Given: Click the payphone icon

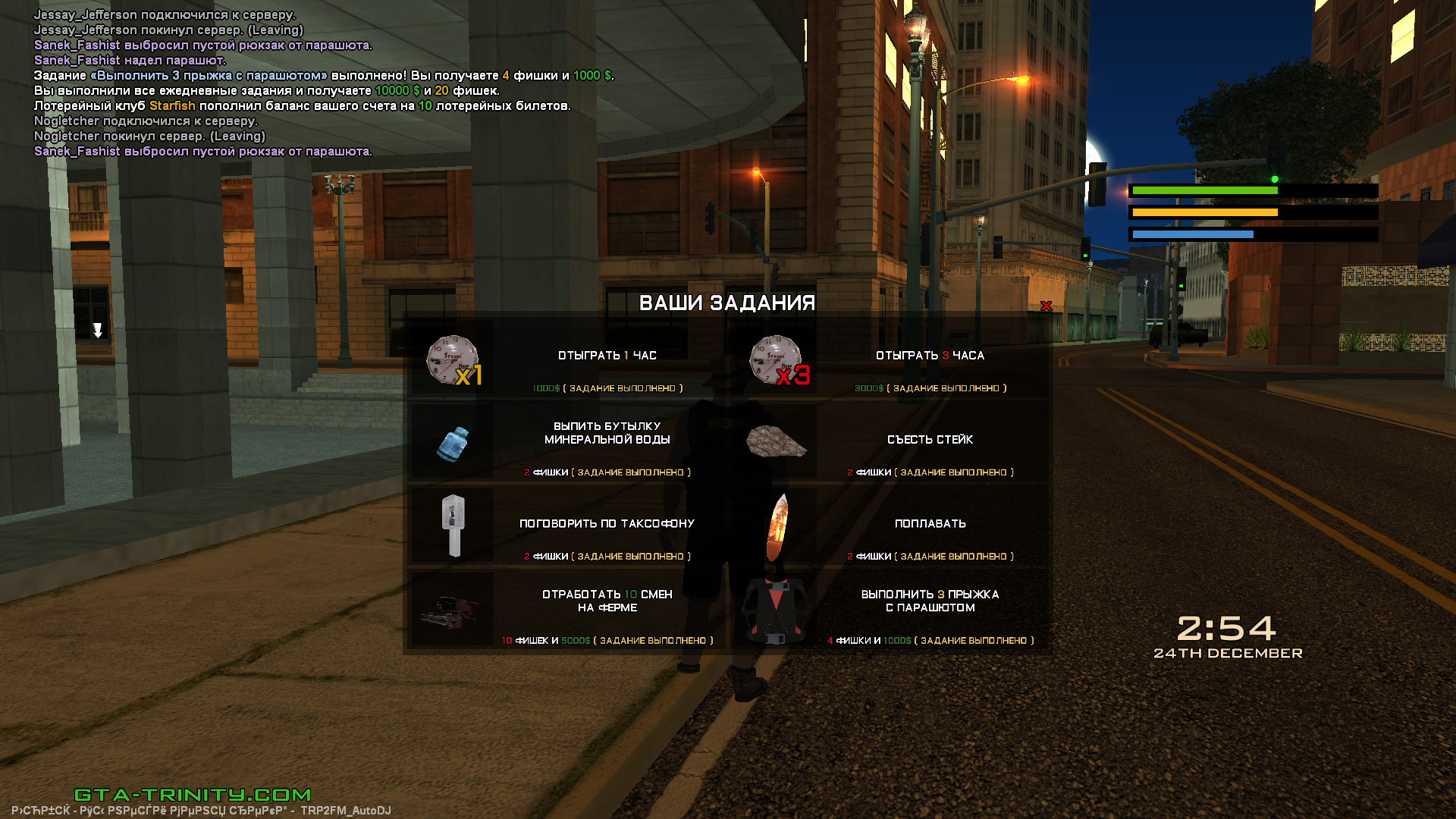Looking at the screenshot, I should [453, 526].
